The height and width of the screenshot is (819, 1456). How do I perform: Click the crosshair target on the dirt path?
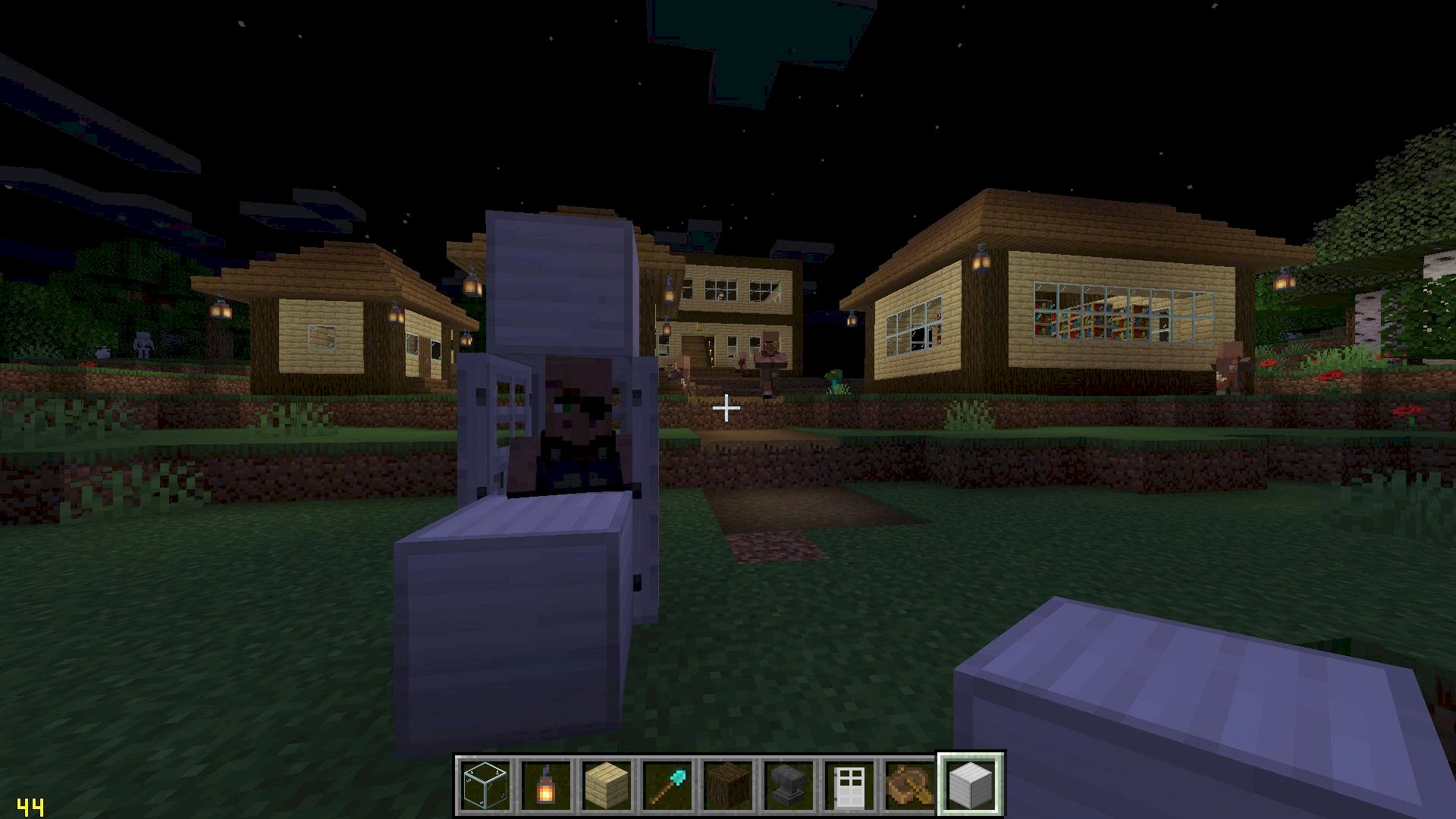pos(727,408)
